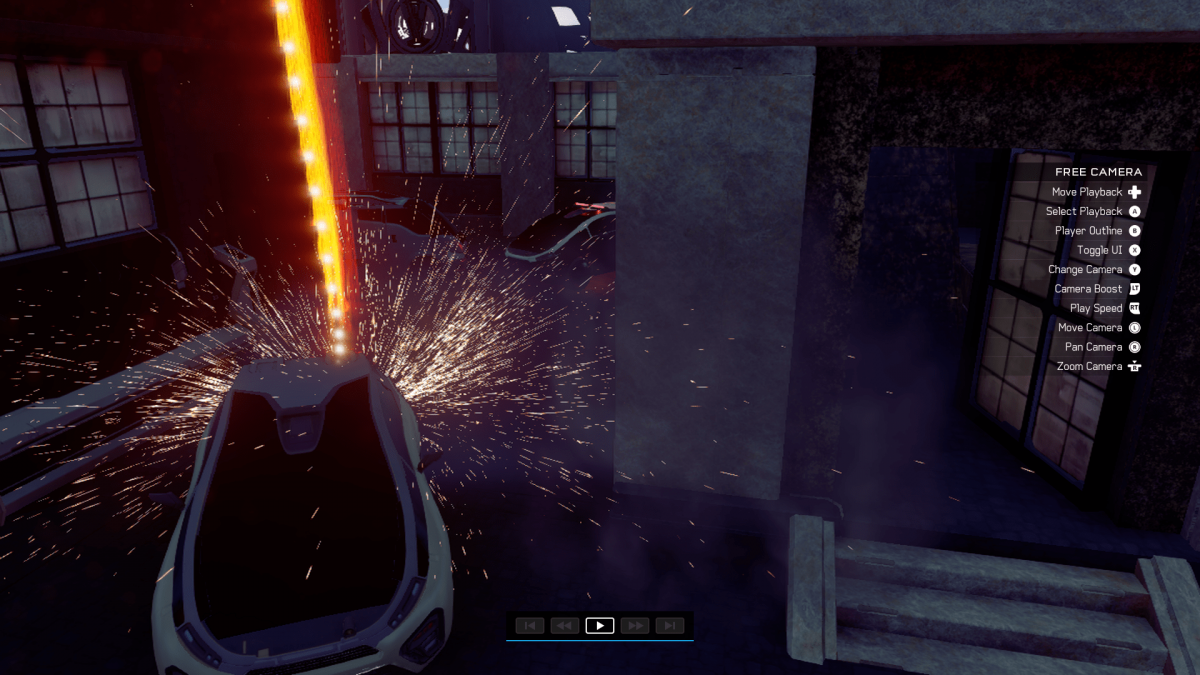Skip to the start of the replay
The image size is (1200, 675).
click(x=529, y=625)
